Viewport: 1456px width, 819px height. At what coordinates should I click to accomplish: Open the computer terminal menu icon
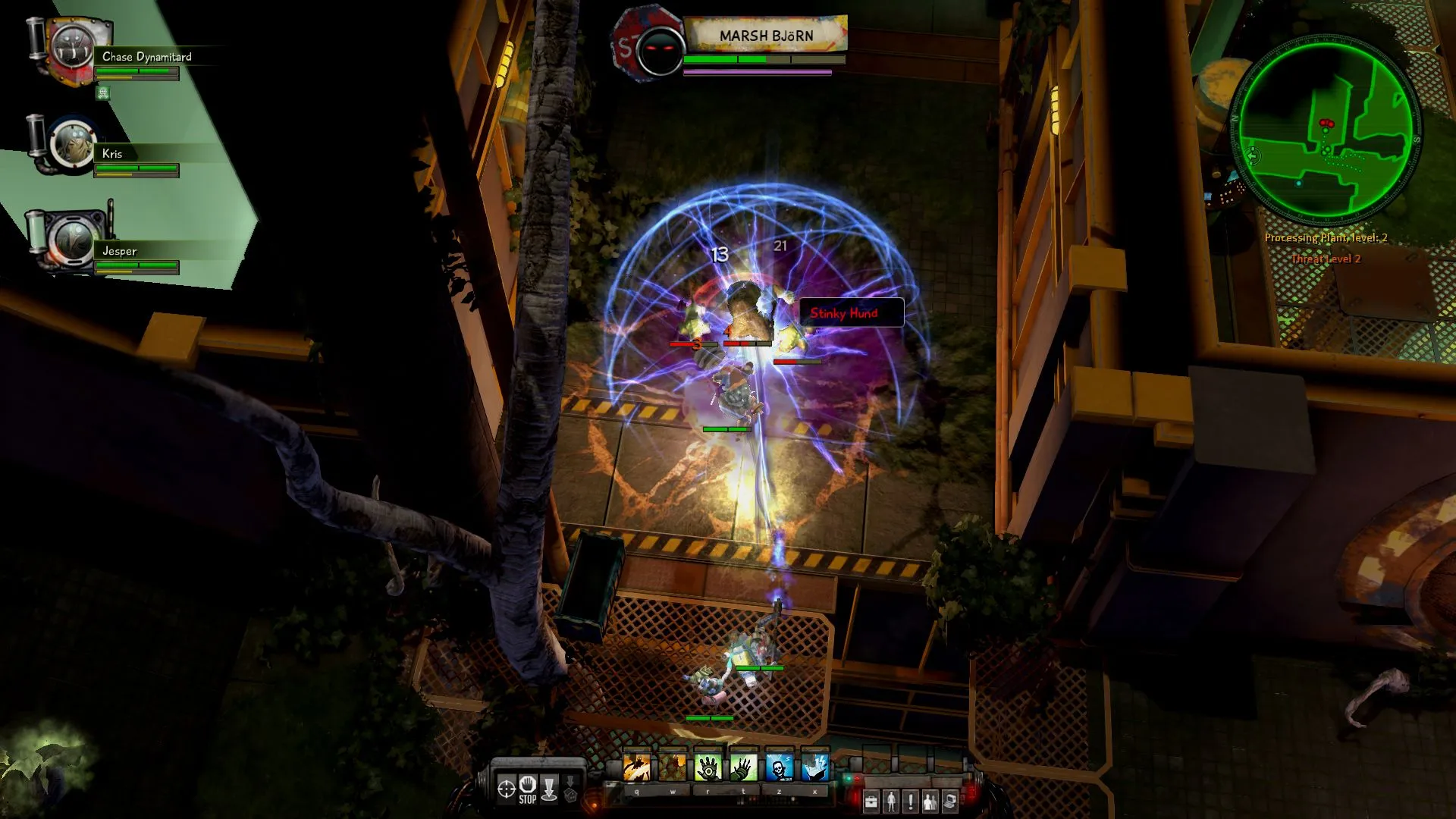tap(950, 802)
